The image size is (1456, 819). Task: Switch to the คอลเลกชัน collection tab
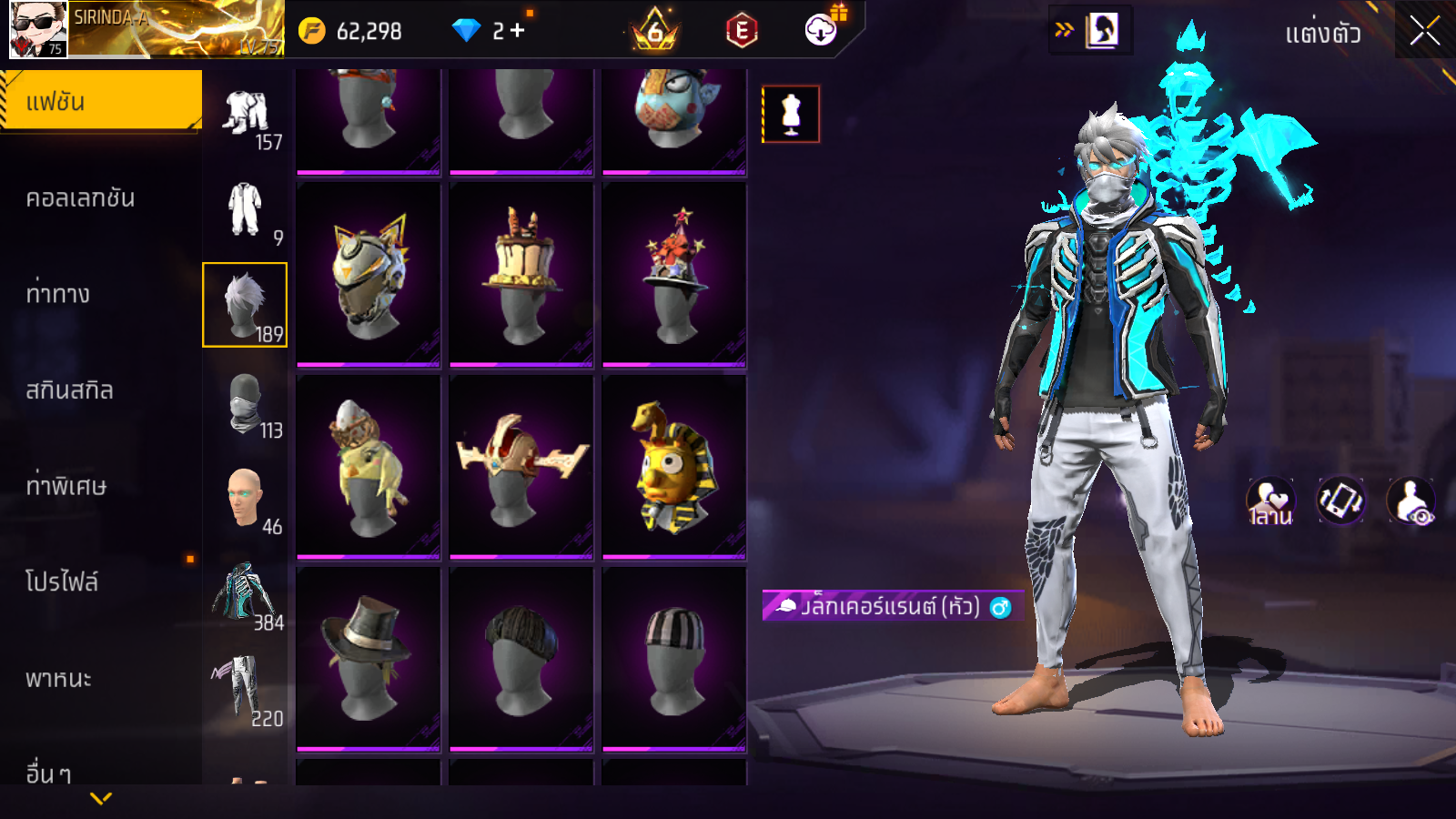pyautogui.click(x=81, y=198)
